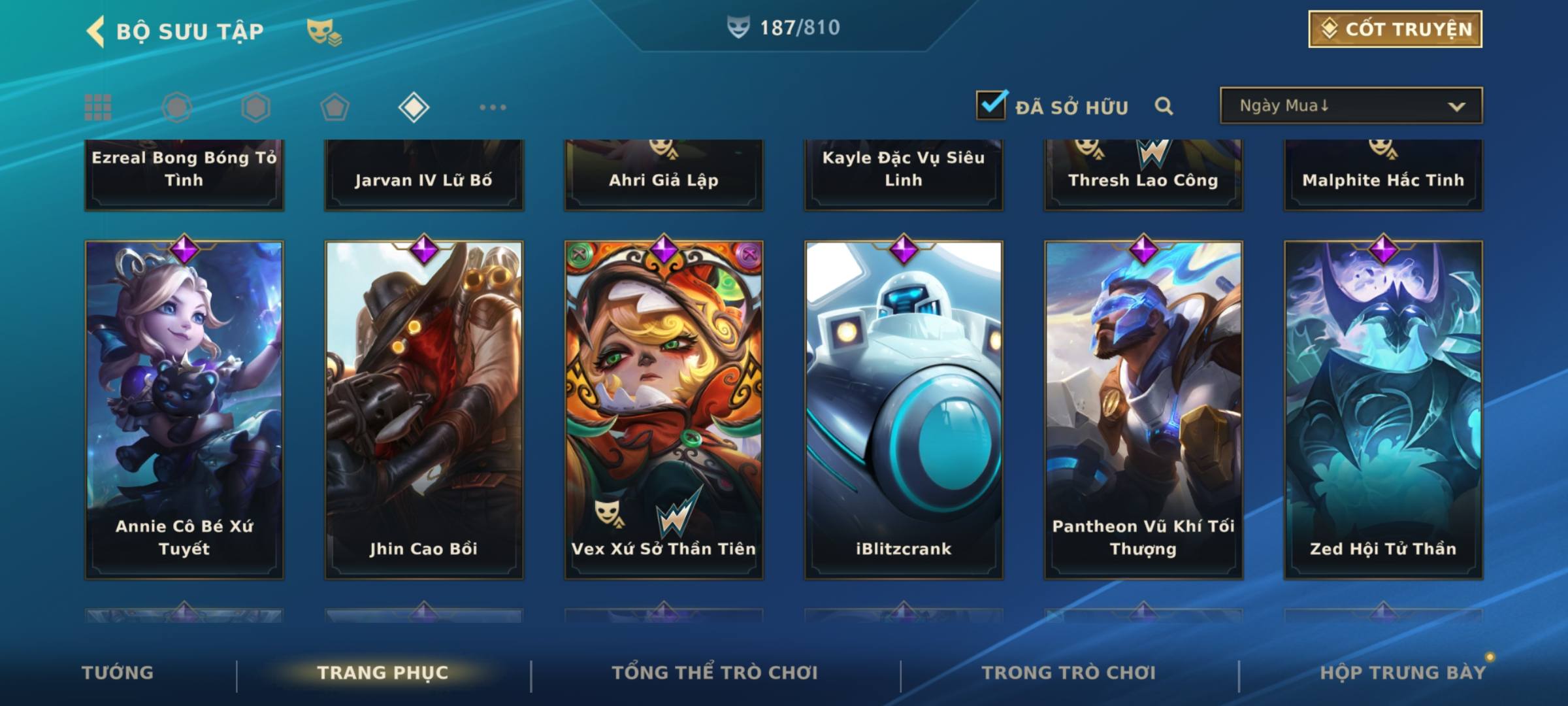
Task: Go back from Bộ Sưu Tập screen
Action: click(x=97, y=31)
